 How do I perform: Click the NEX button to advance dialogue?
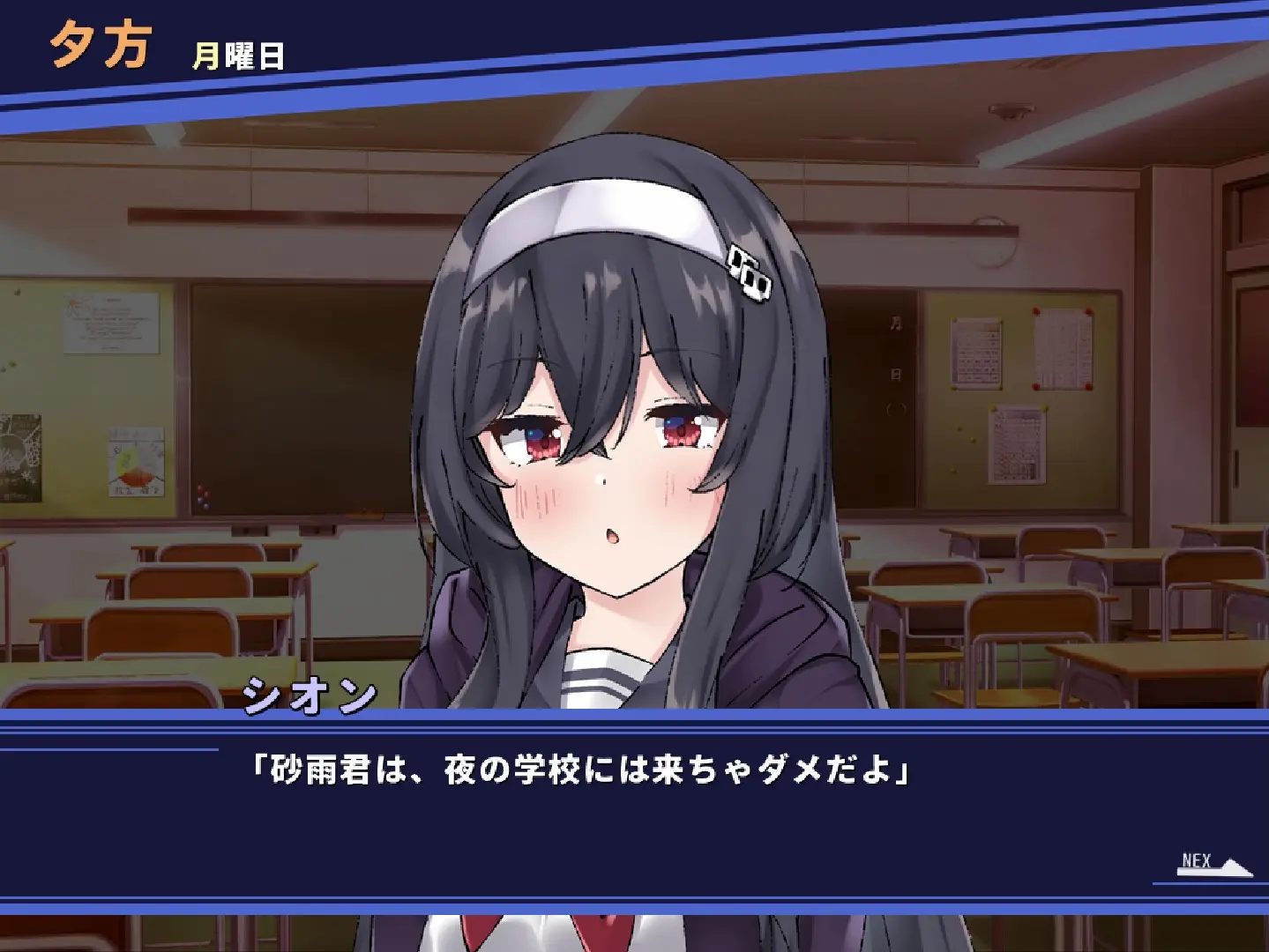pos(1195,859)
